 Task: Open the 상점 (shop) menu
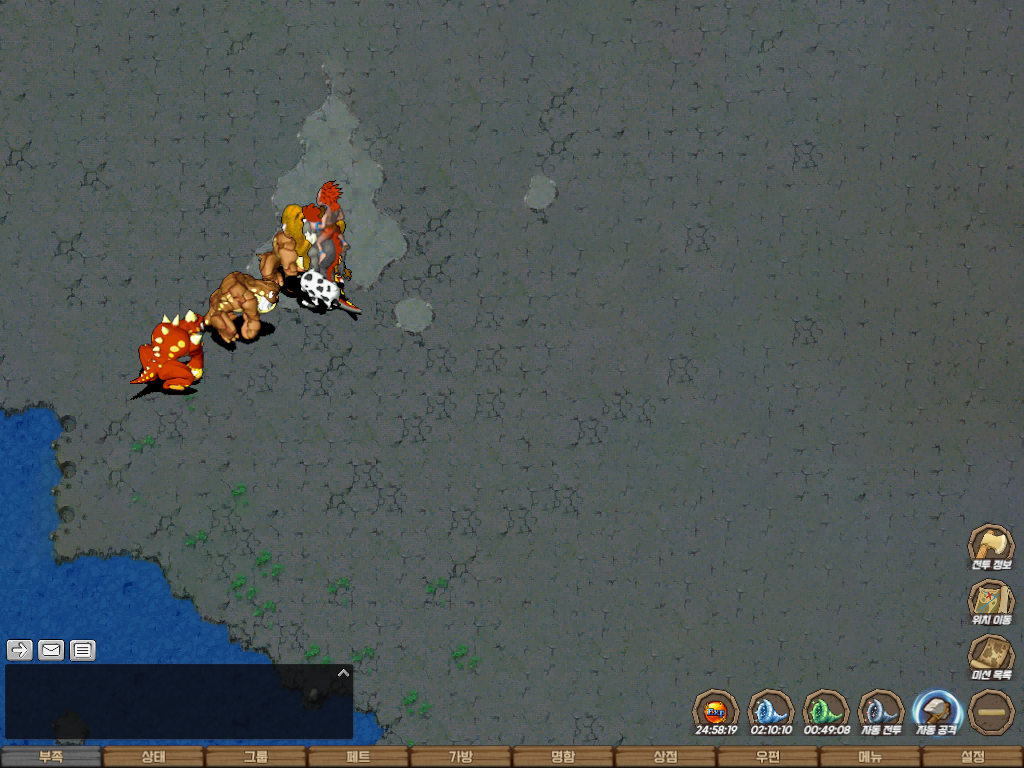665,757
